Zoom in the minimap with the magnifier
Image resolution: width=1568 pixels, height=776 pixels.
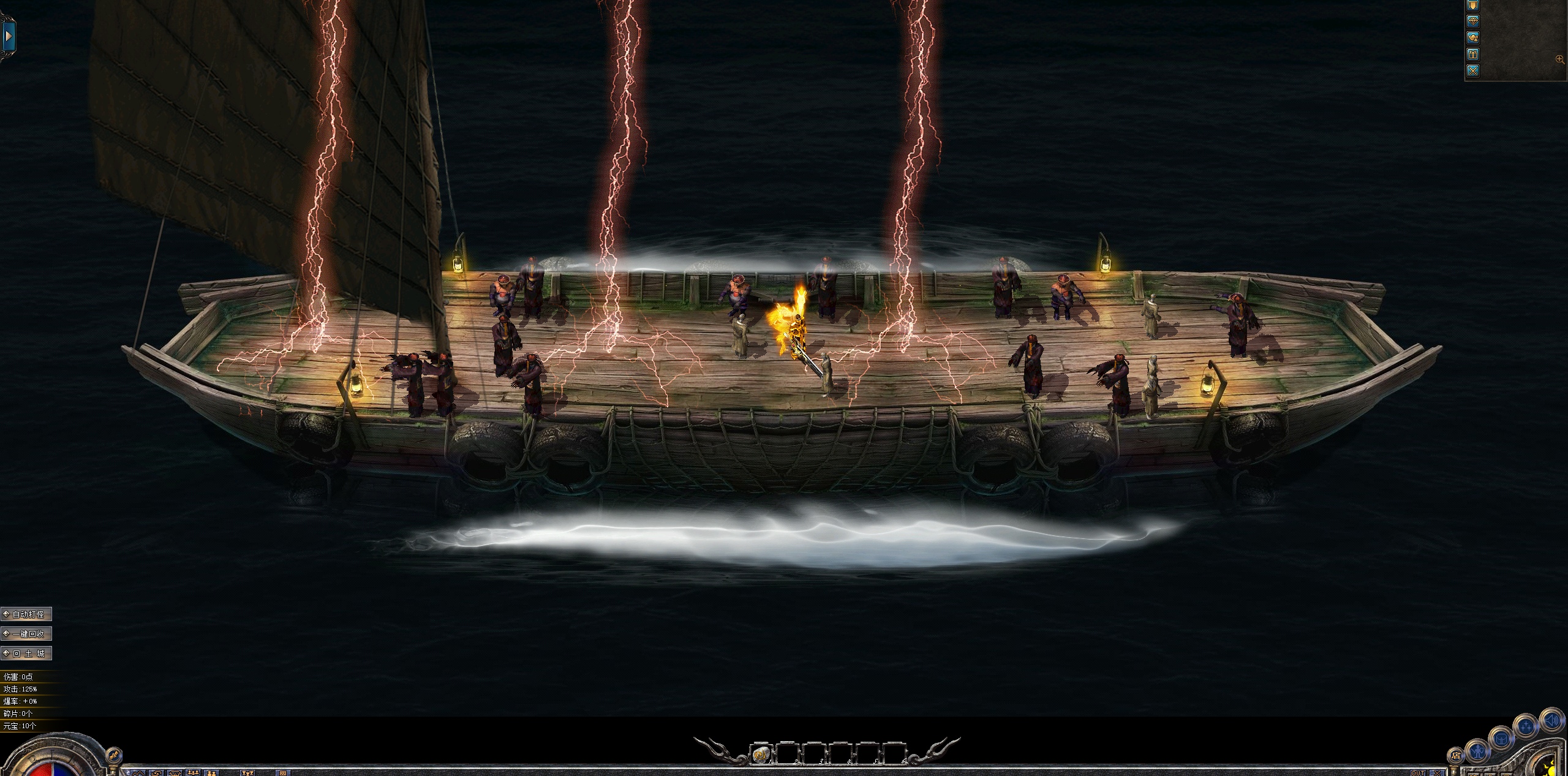[1559, 59]
